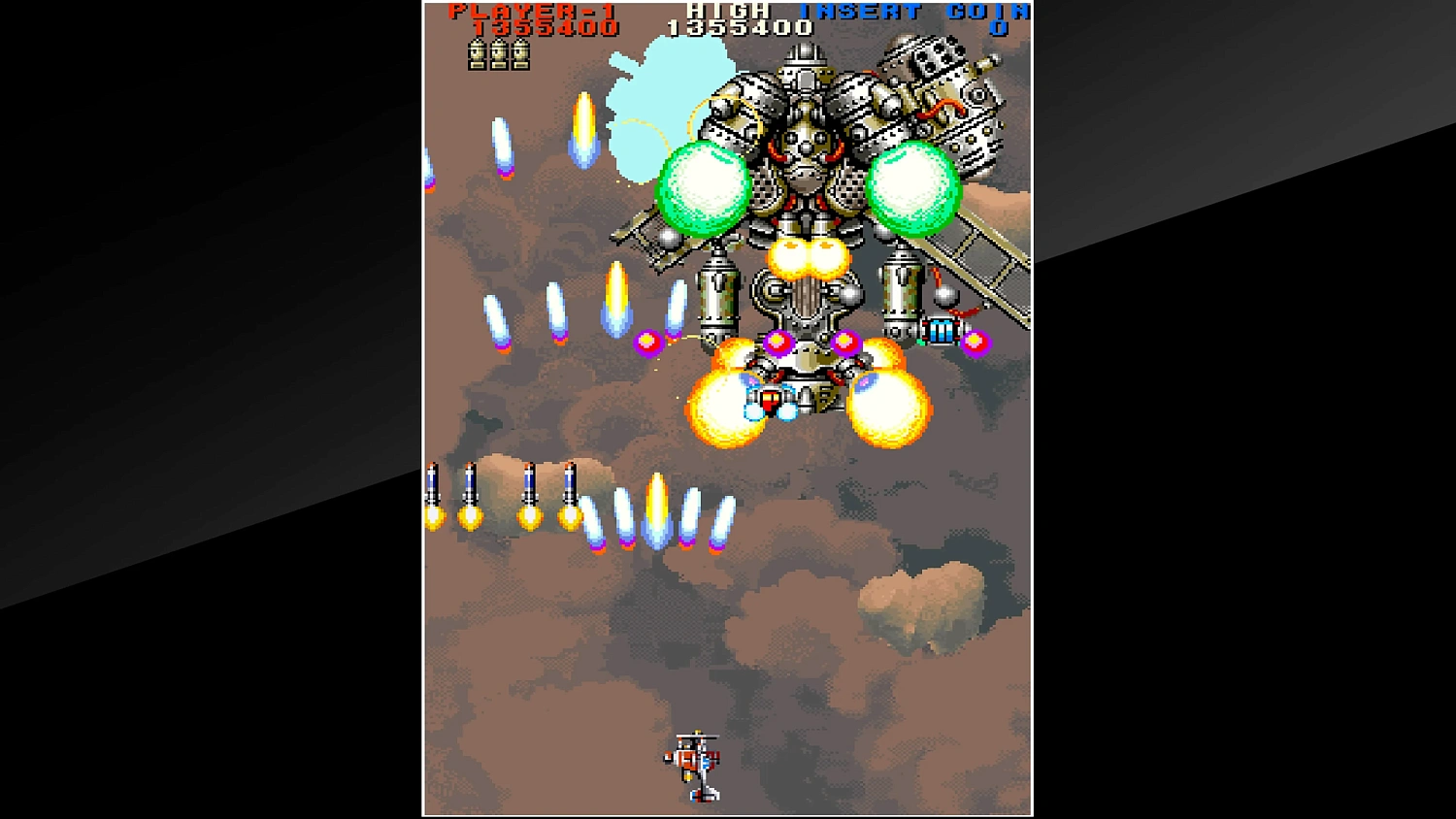
Task: Select the blue cylindrical pod on the boss
Action: click(x=940, y=331)
